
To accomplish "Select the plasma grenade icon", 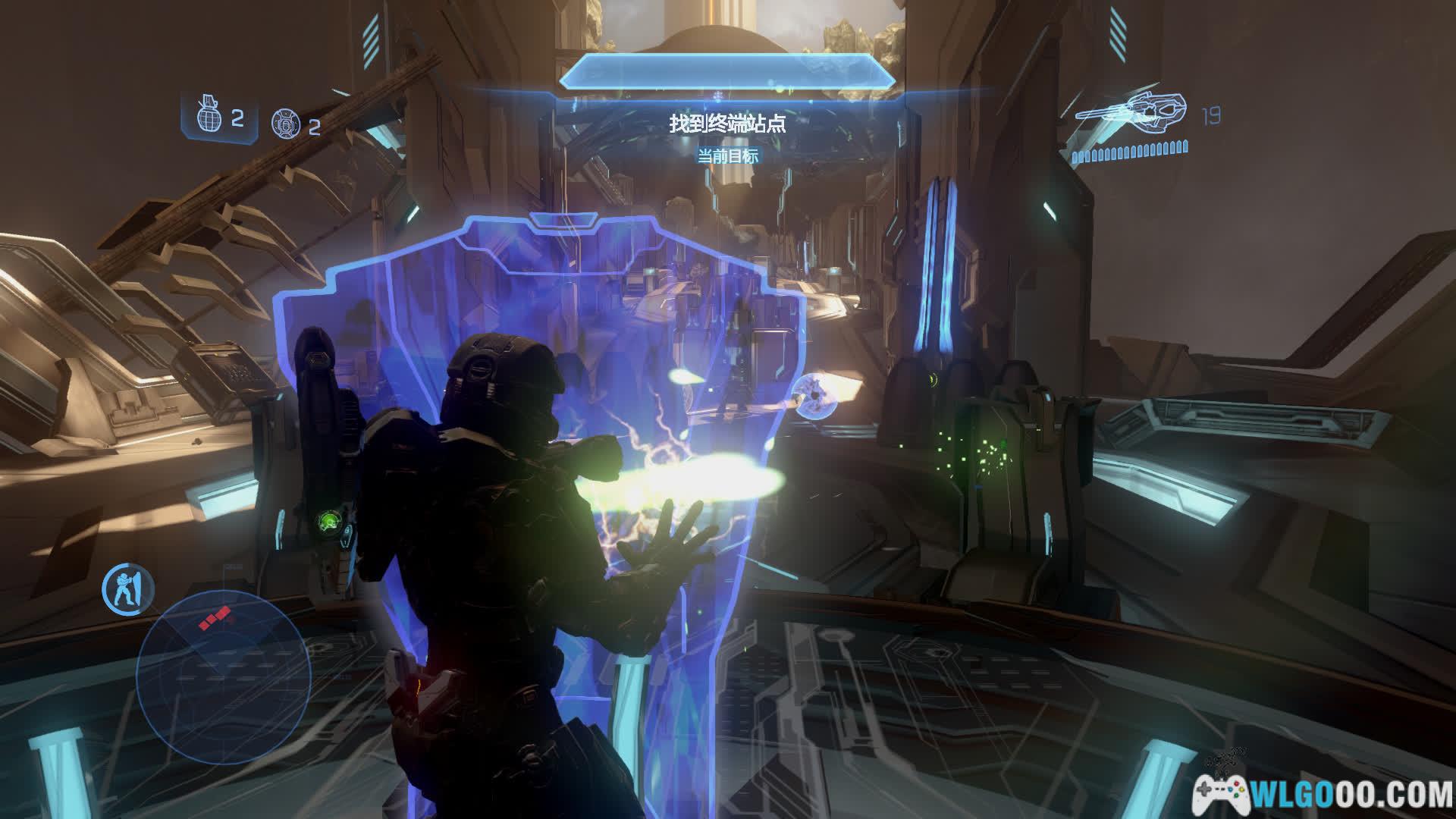I will [x=285, y=123].
